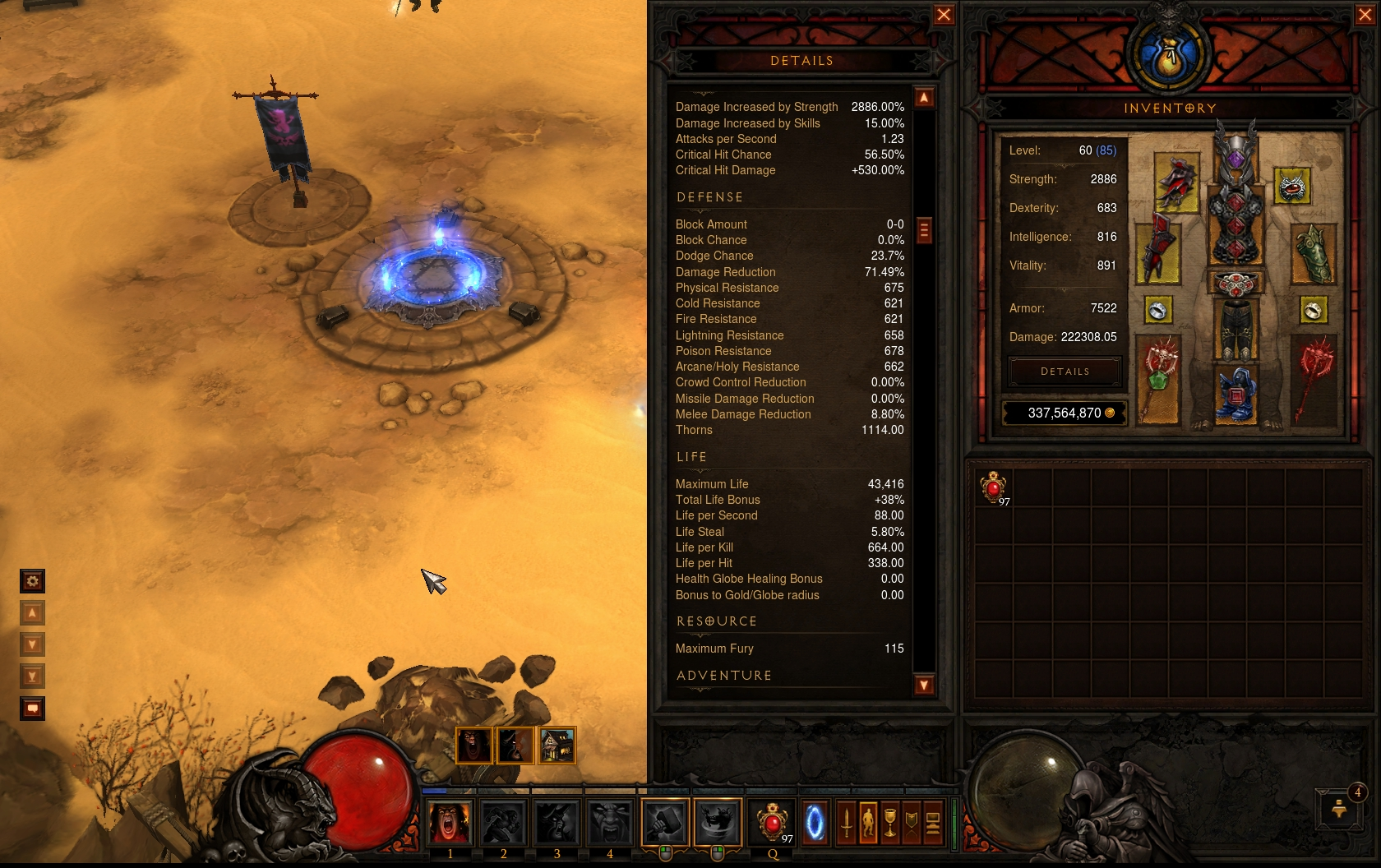Viewport: 1381px width, 868px height.
Task: Use the health potion on the action bar
Action: (x=772, y=823)
